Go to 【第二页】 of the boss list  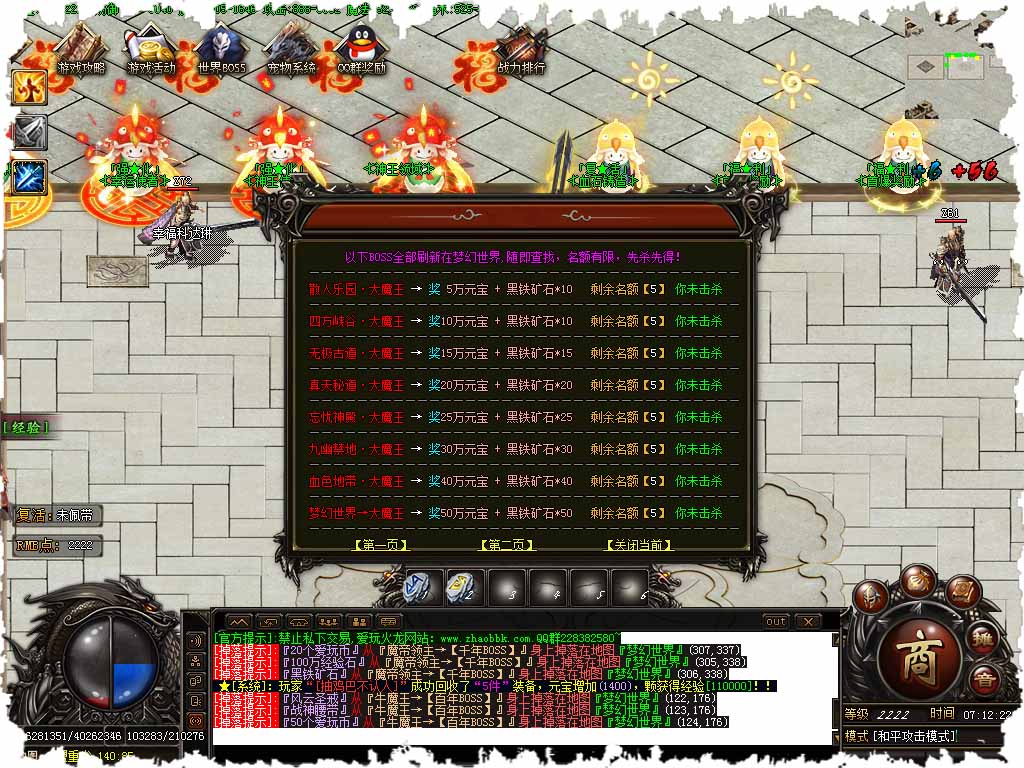pyautogui.click(x=507, y=545)
